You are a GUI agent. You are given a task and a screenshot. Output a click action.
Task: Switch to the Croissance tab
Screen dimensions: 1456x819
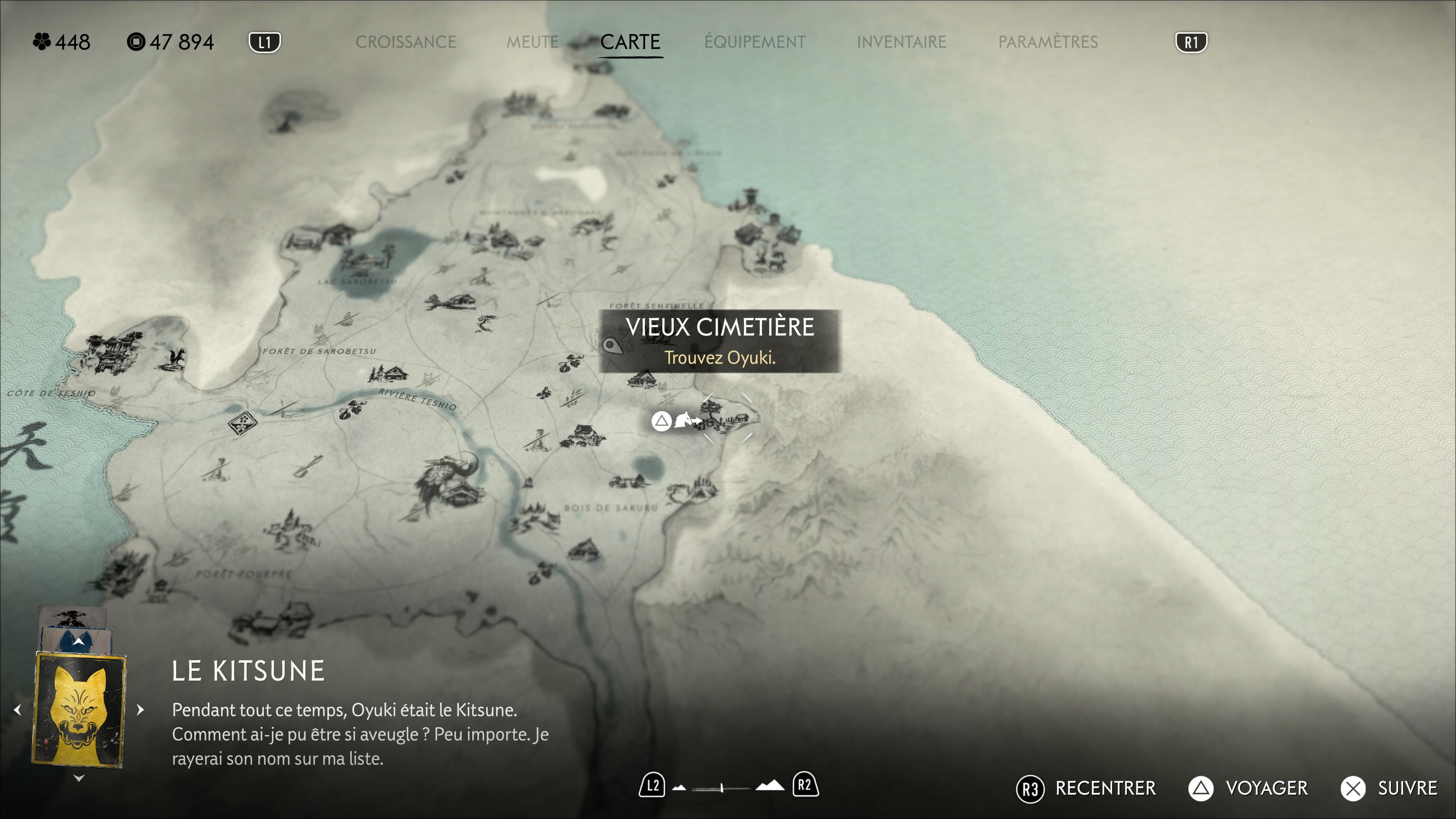pyautogui.click(x=405, y=42)
